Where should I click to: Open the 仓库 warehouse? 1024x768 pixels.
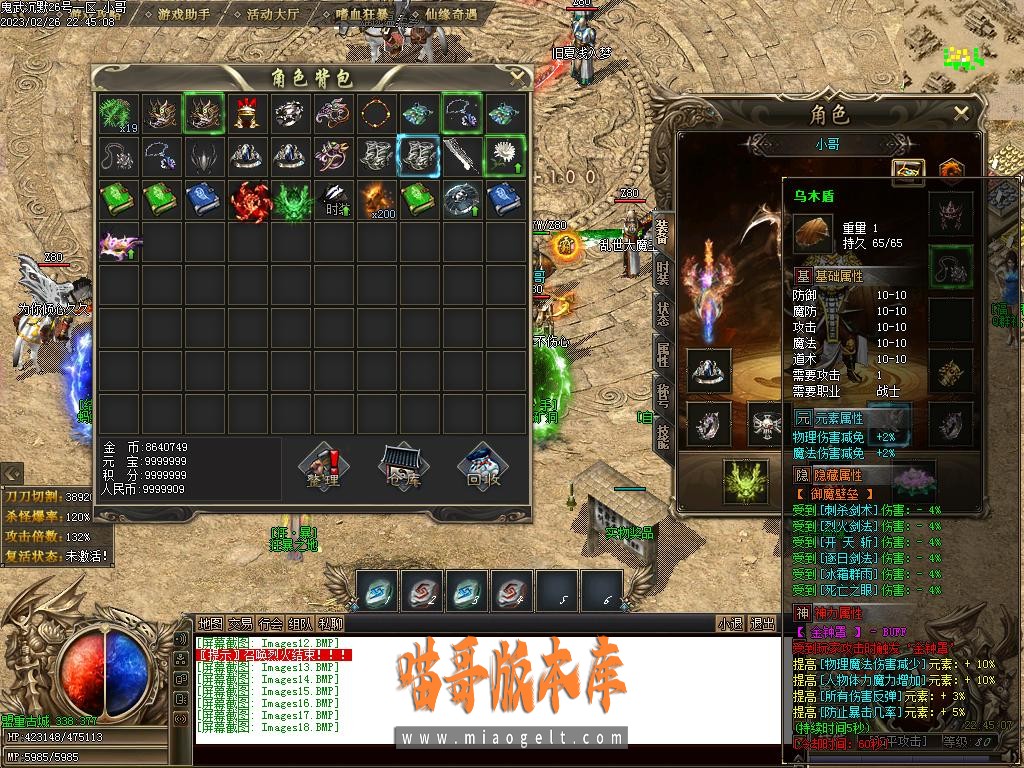(403, 467)
